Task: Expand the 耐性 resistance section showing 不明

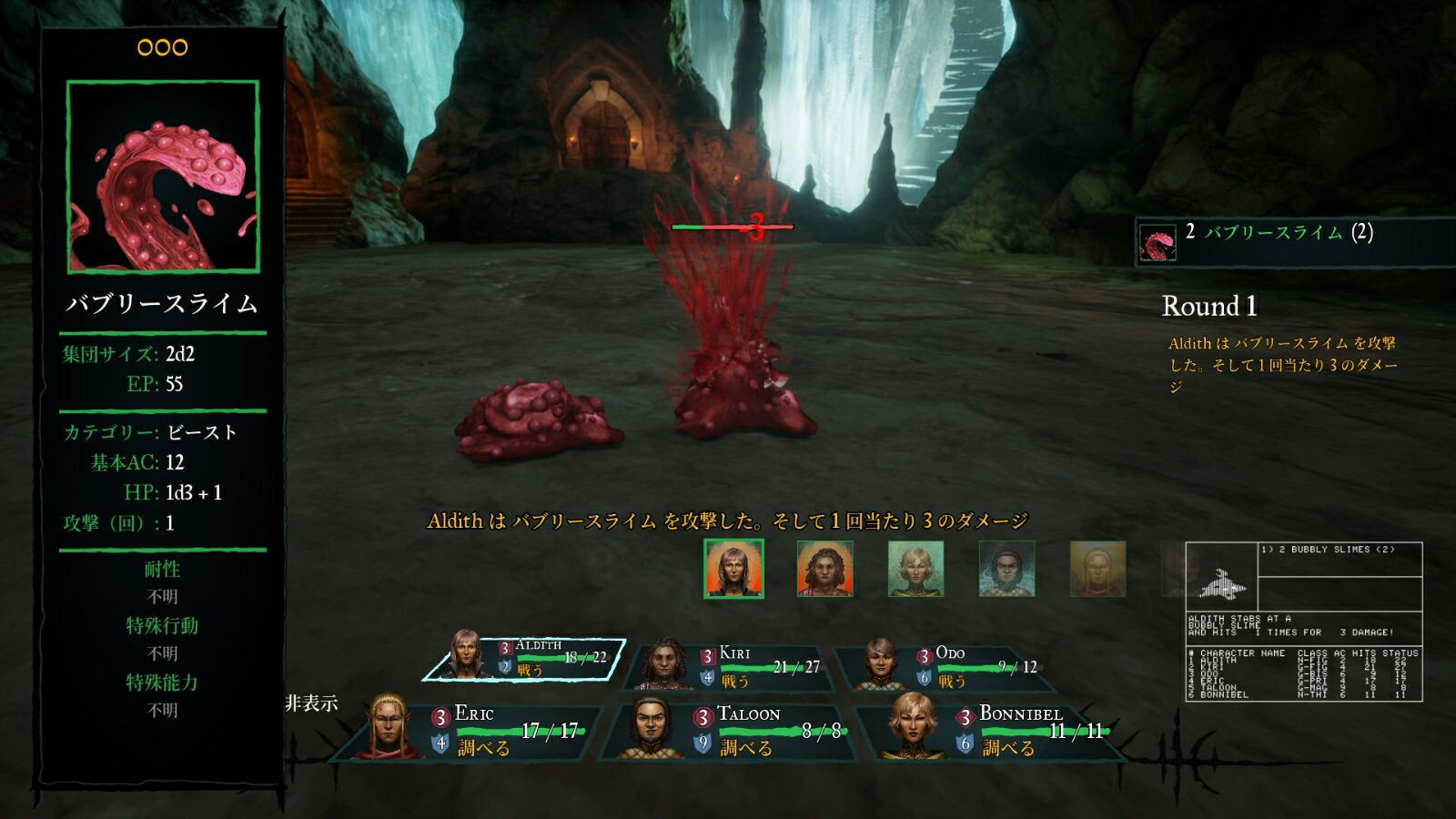Action: (162, 571)
